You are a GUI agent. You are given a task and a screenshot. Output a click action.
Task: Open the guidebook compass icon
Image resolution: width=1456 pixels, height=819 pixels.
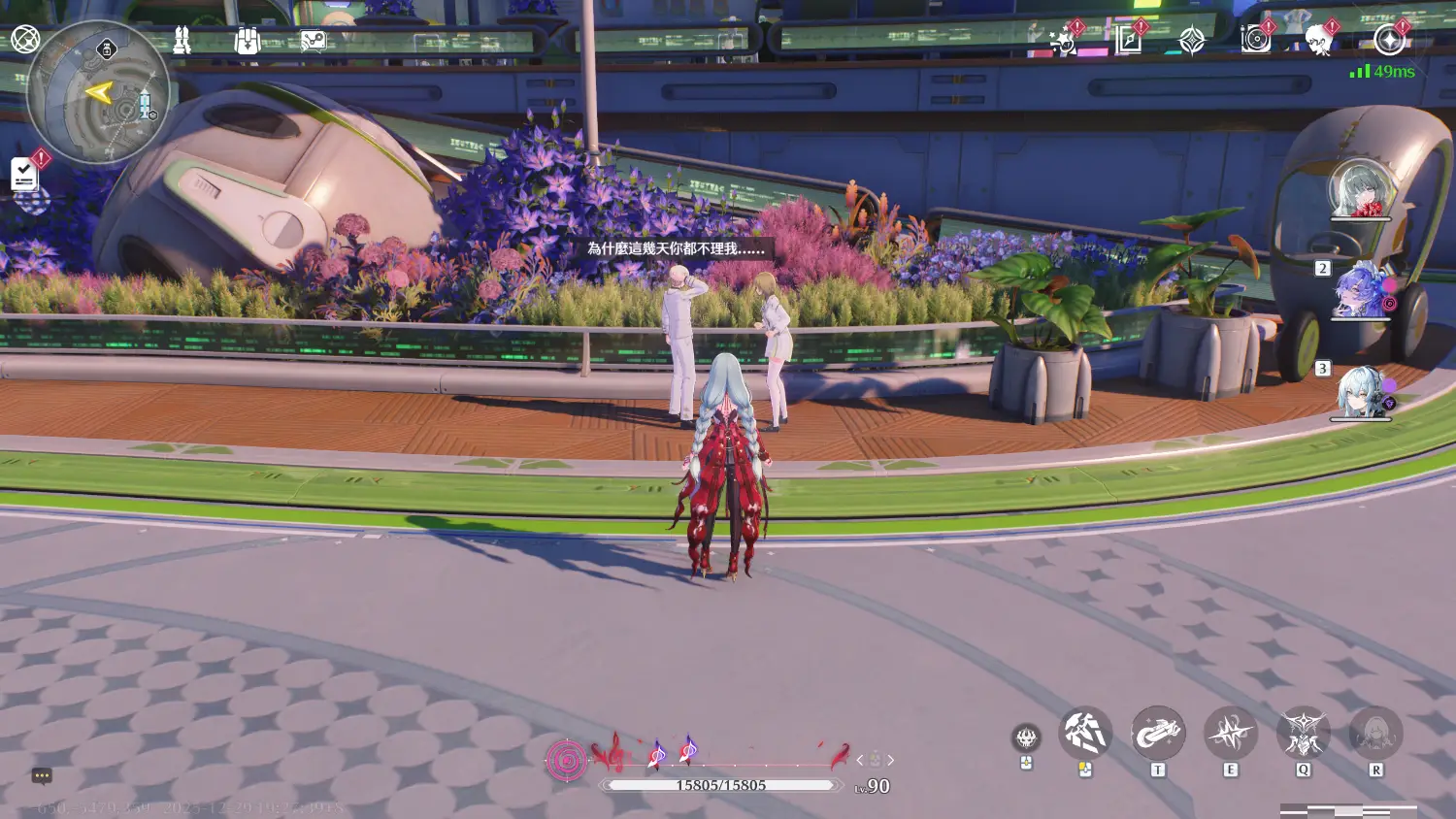click(1128, 40)
